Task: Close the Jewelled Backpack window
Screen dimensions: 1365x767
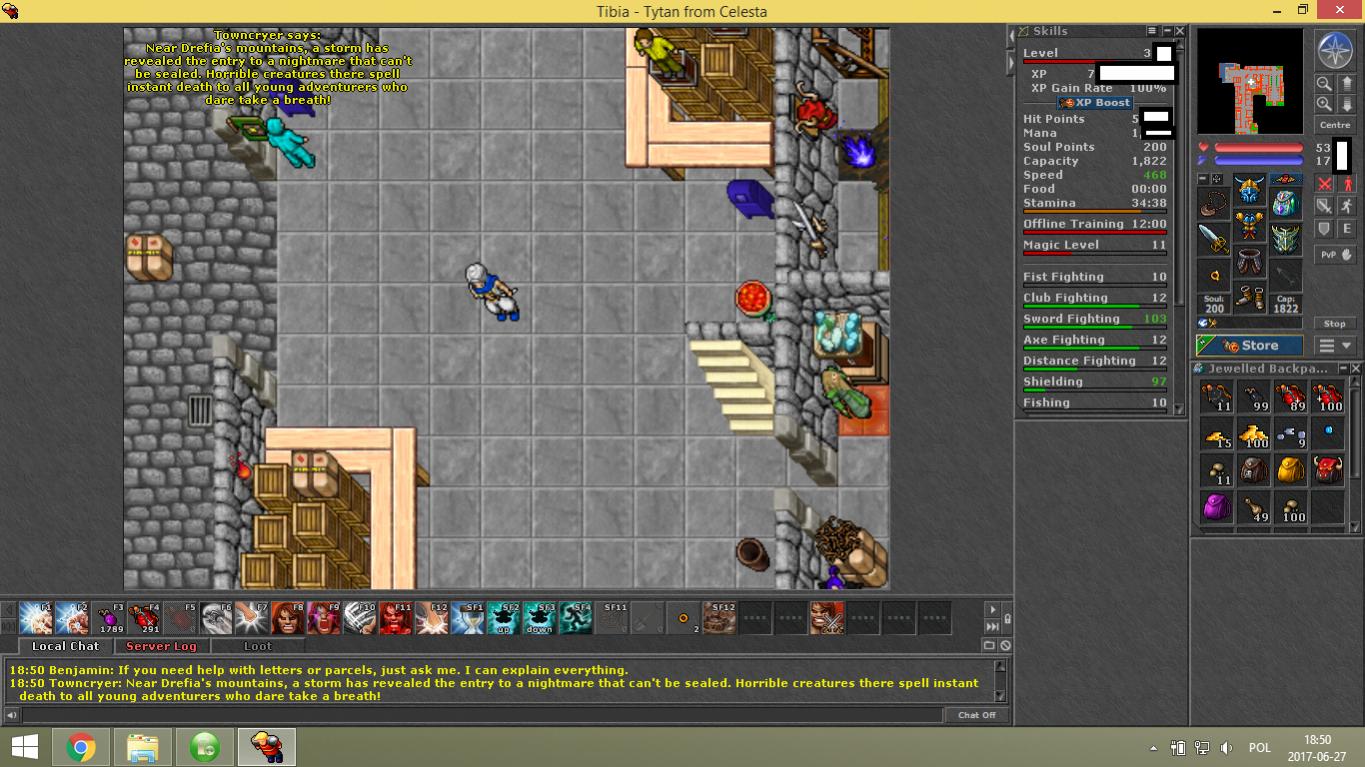Action: pyautogui.click(x=1356, y=369)
